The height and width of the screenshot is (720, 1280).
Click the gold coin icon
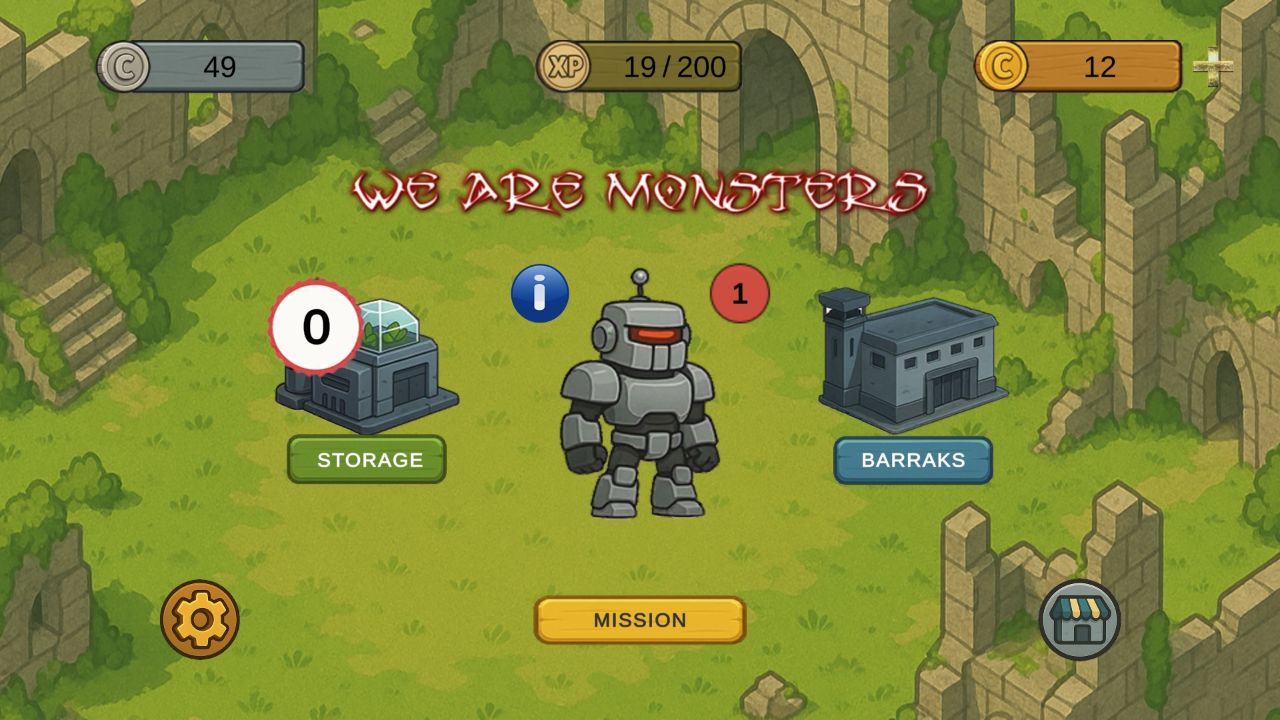pyautogui.click(x=1000, y=65)
